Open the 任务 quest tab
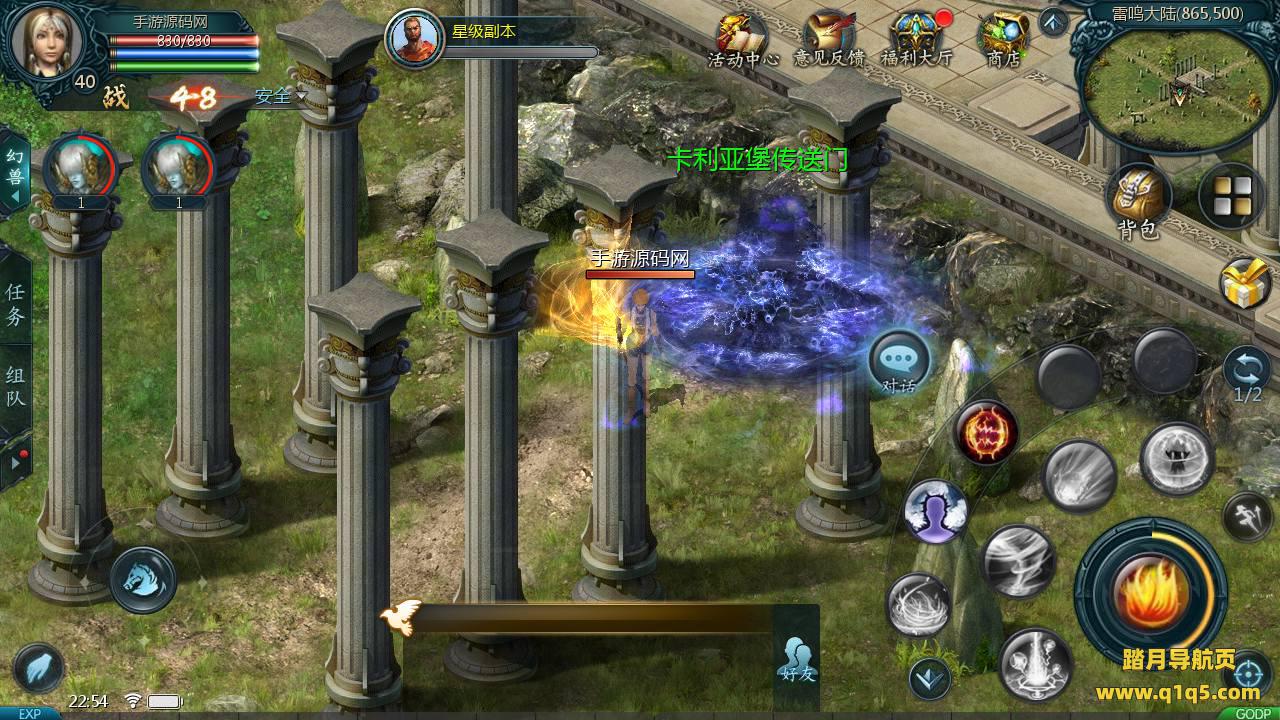 15,304
